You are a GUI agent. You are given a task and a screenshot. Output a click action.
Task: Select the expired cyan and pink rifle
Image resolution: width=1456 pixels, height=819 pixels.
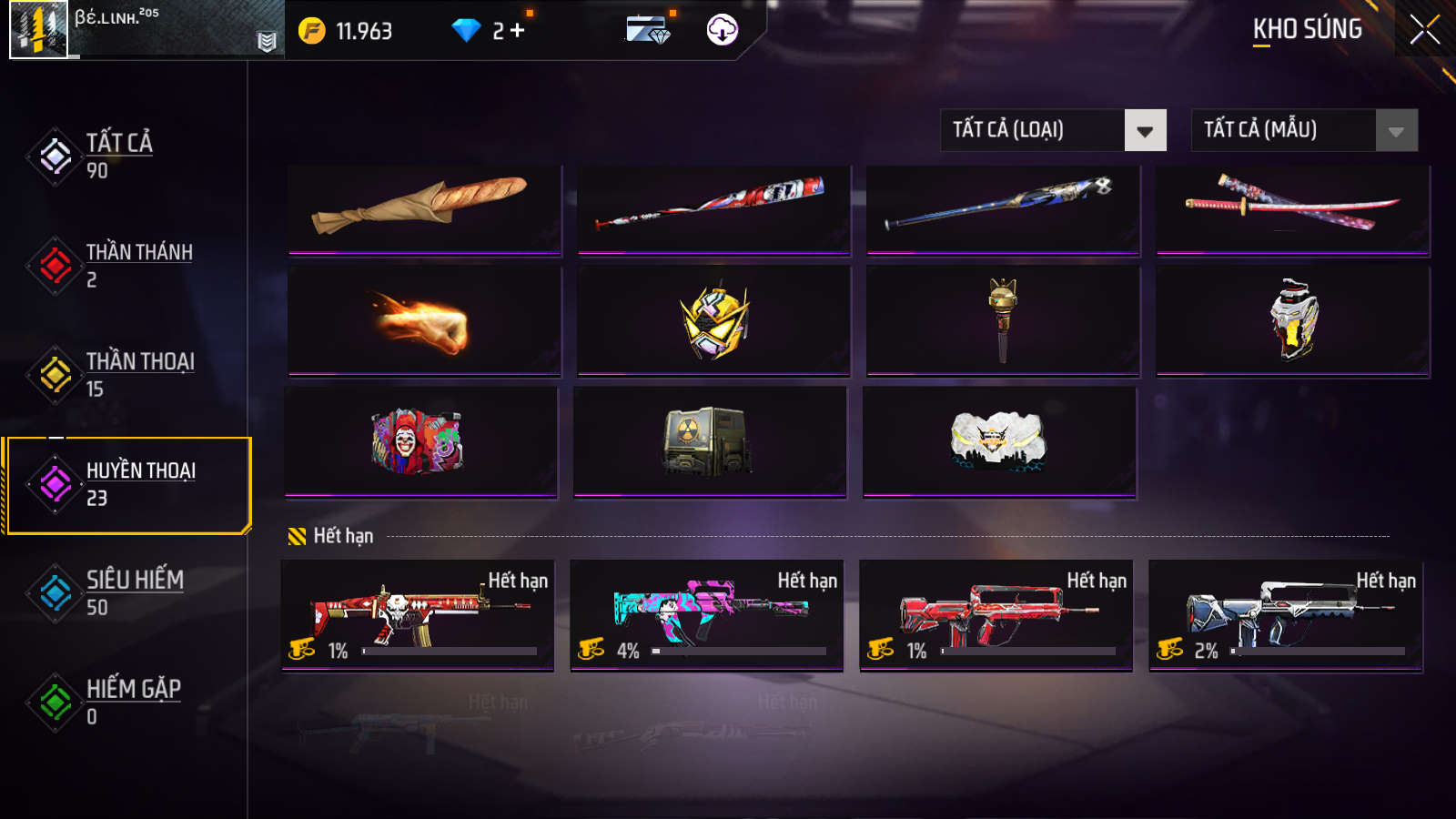(707, 614)
